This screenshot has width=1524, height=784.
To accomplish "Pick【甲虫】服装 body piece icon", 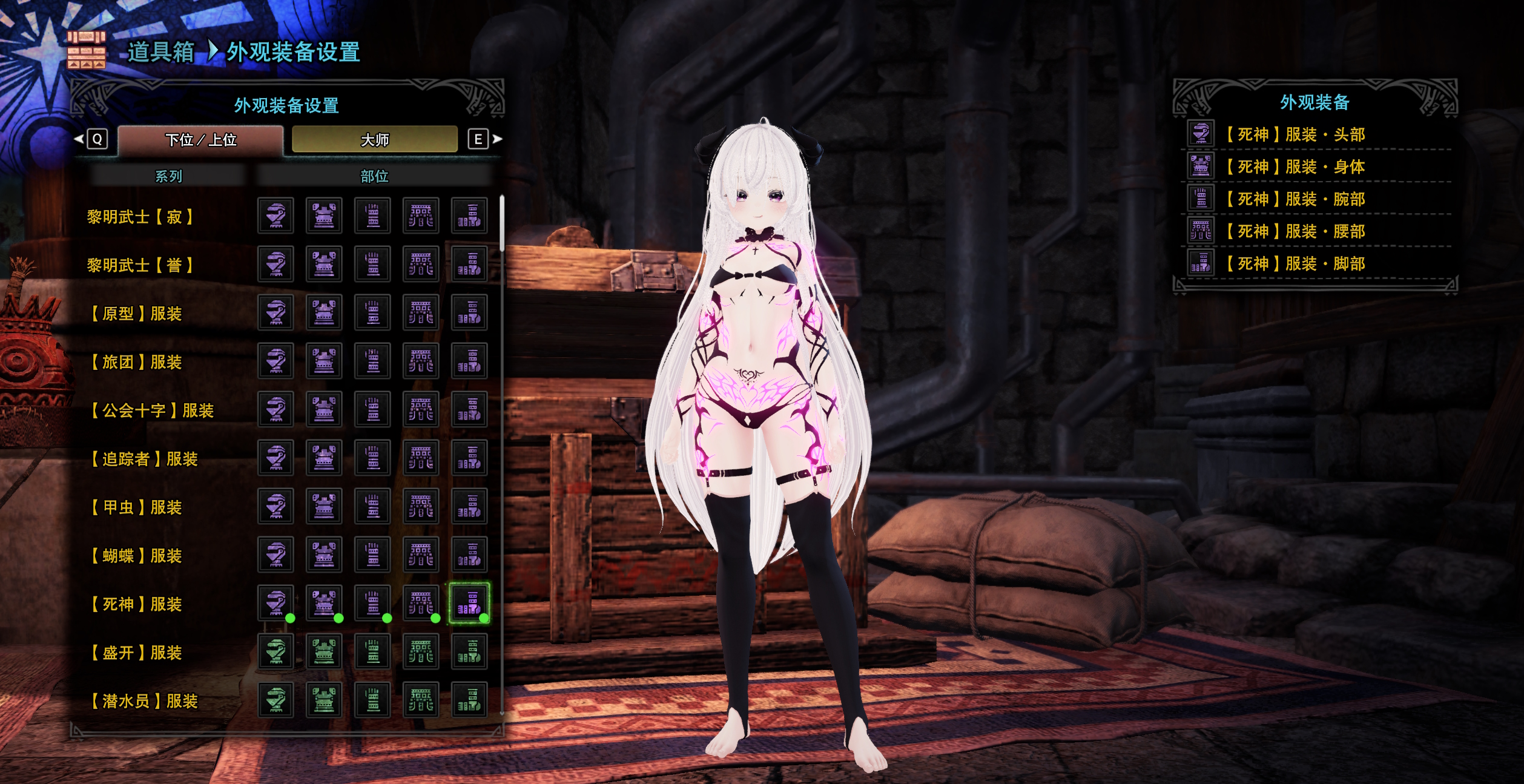I will point(324,506).
